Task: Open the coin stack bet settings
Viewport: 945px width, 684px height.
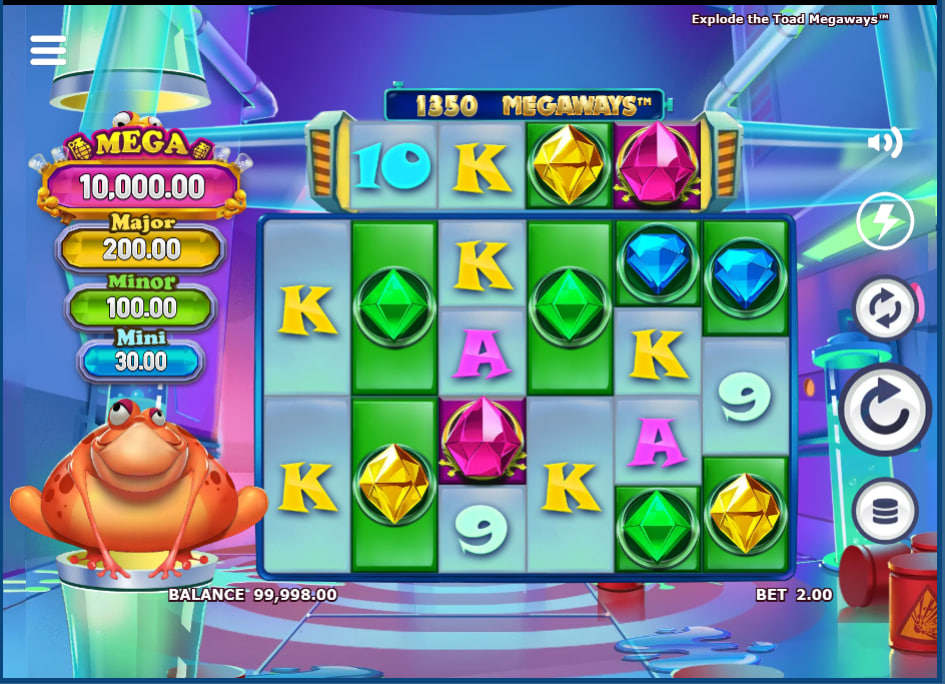Action: click(x=885, y=511)
